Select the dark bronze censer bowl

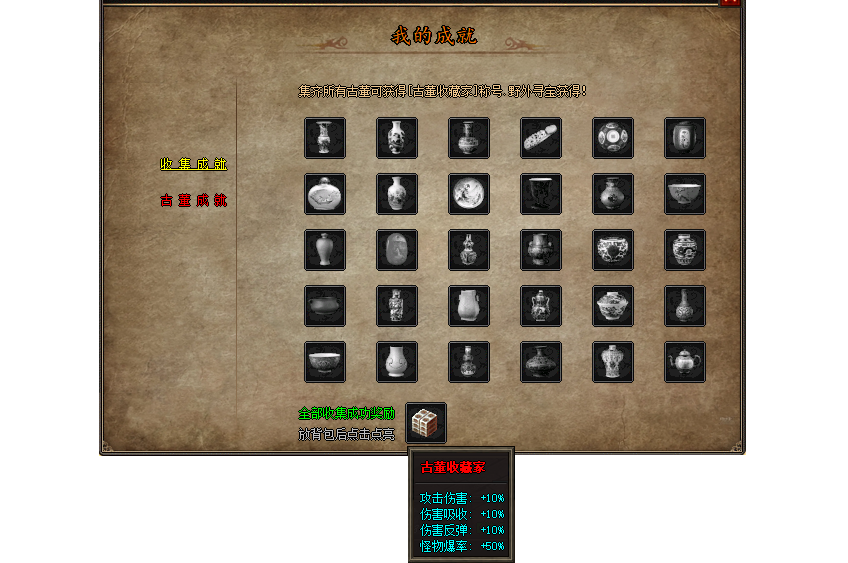[x=325, y=306]
